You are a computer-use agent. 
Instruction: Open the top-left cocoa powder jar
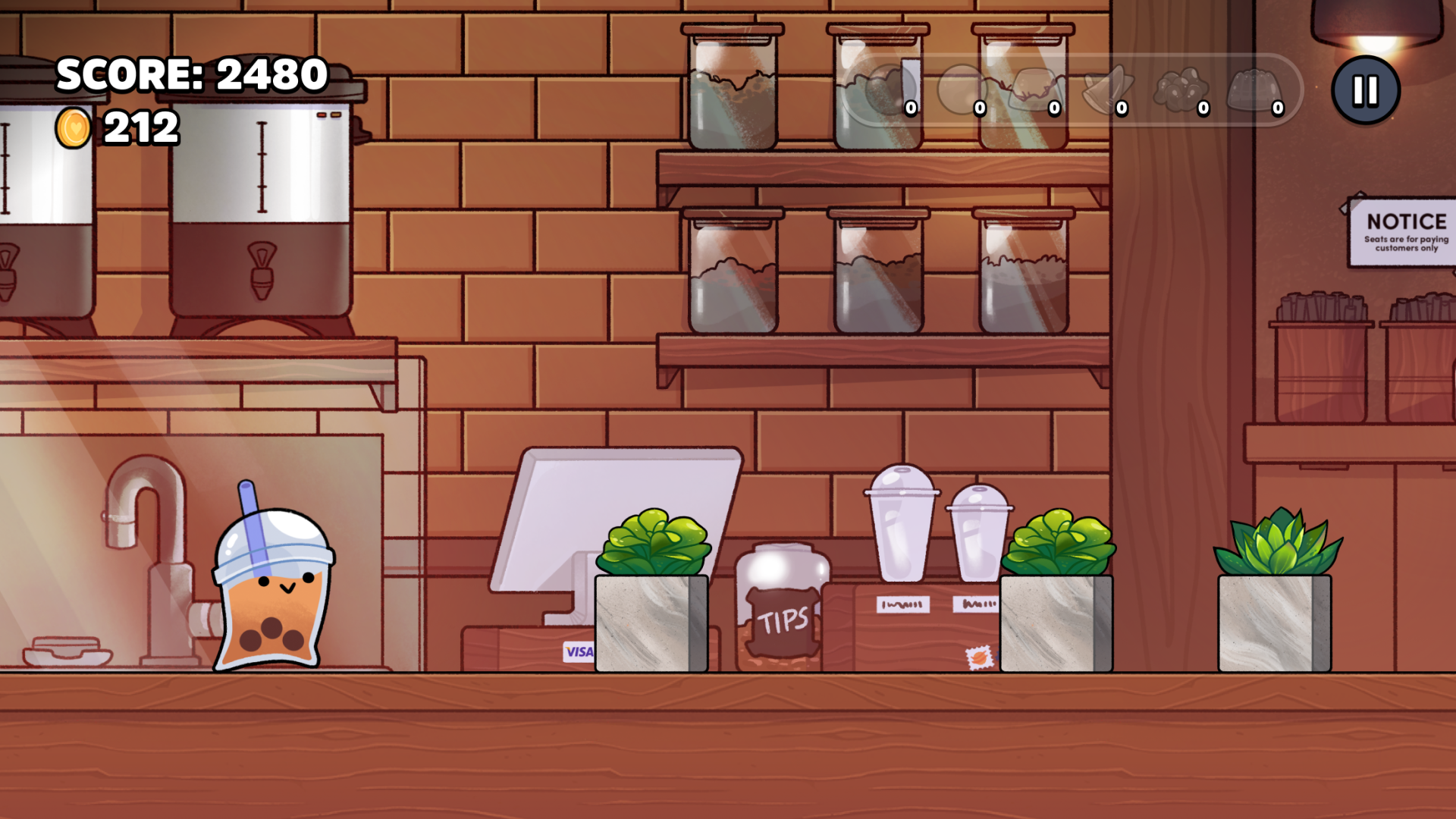732,83
